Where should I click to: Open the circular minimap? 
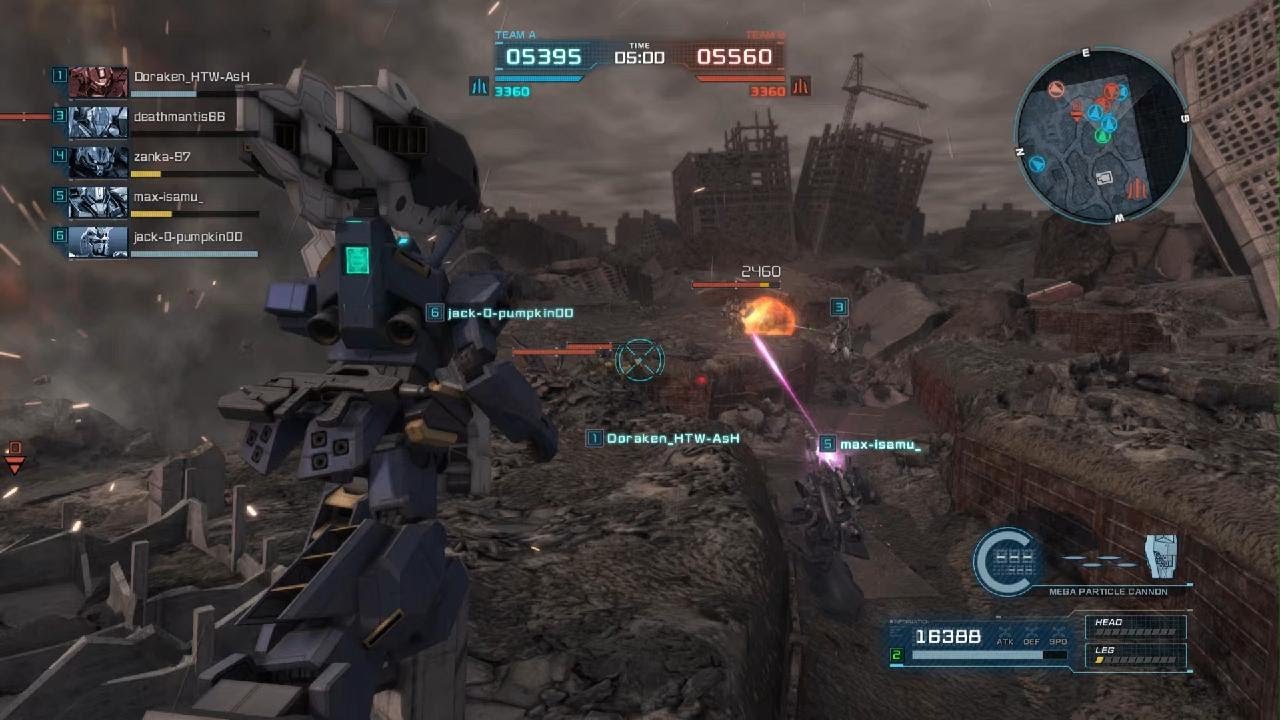pos(1101,134)
